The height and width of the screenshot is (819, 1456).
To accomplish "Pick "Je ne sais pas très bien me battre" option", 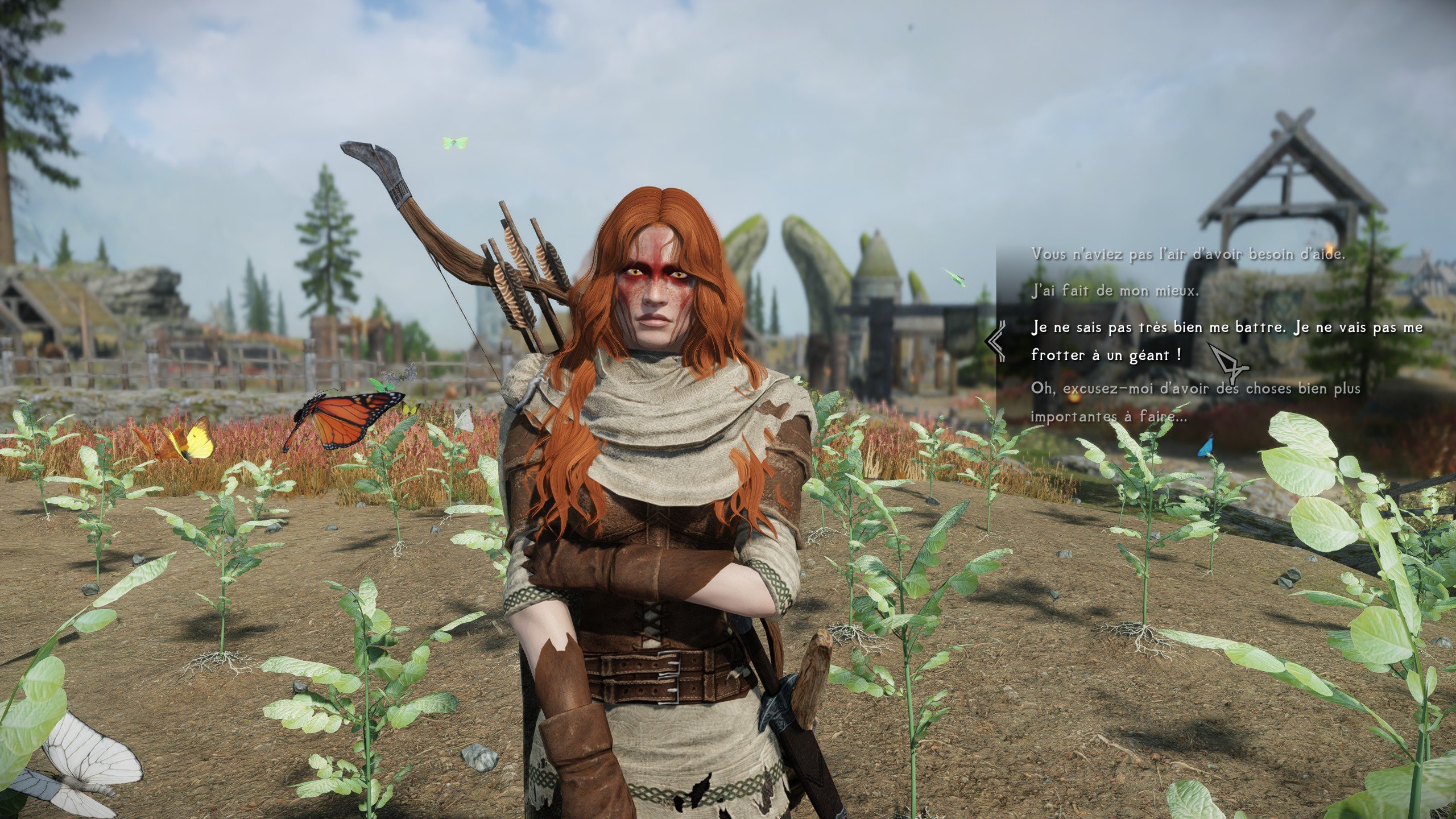I will tap(1226, 341).
